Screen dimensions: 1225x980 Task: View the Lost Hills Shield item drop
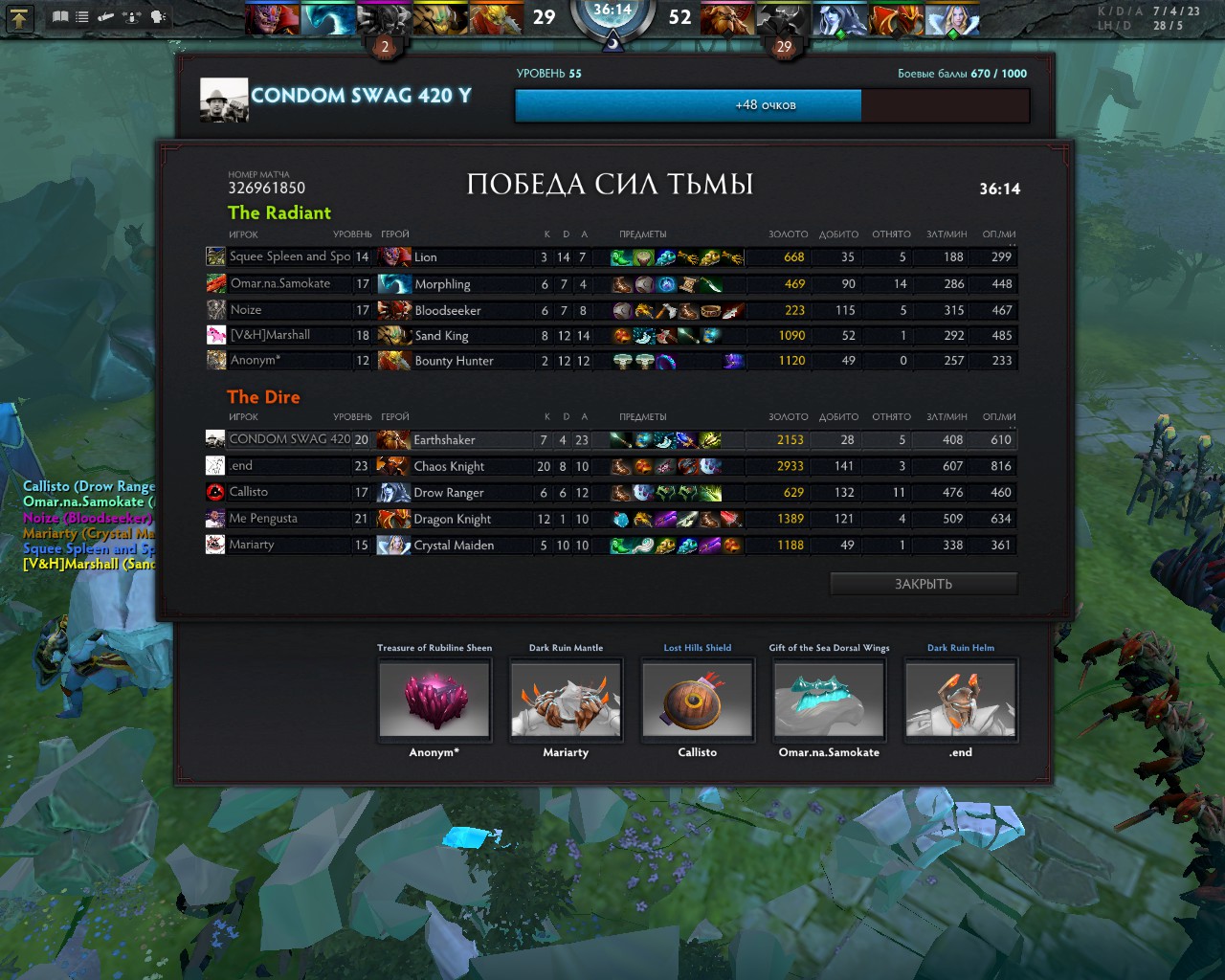click(x=698, y=700)
